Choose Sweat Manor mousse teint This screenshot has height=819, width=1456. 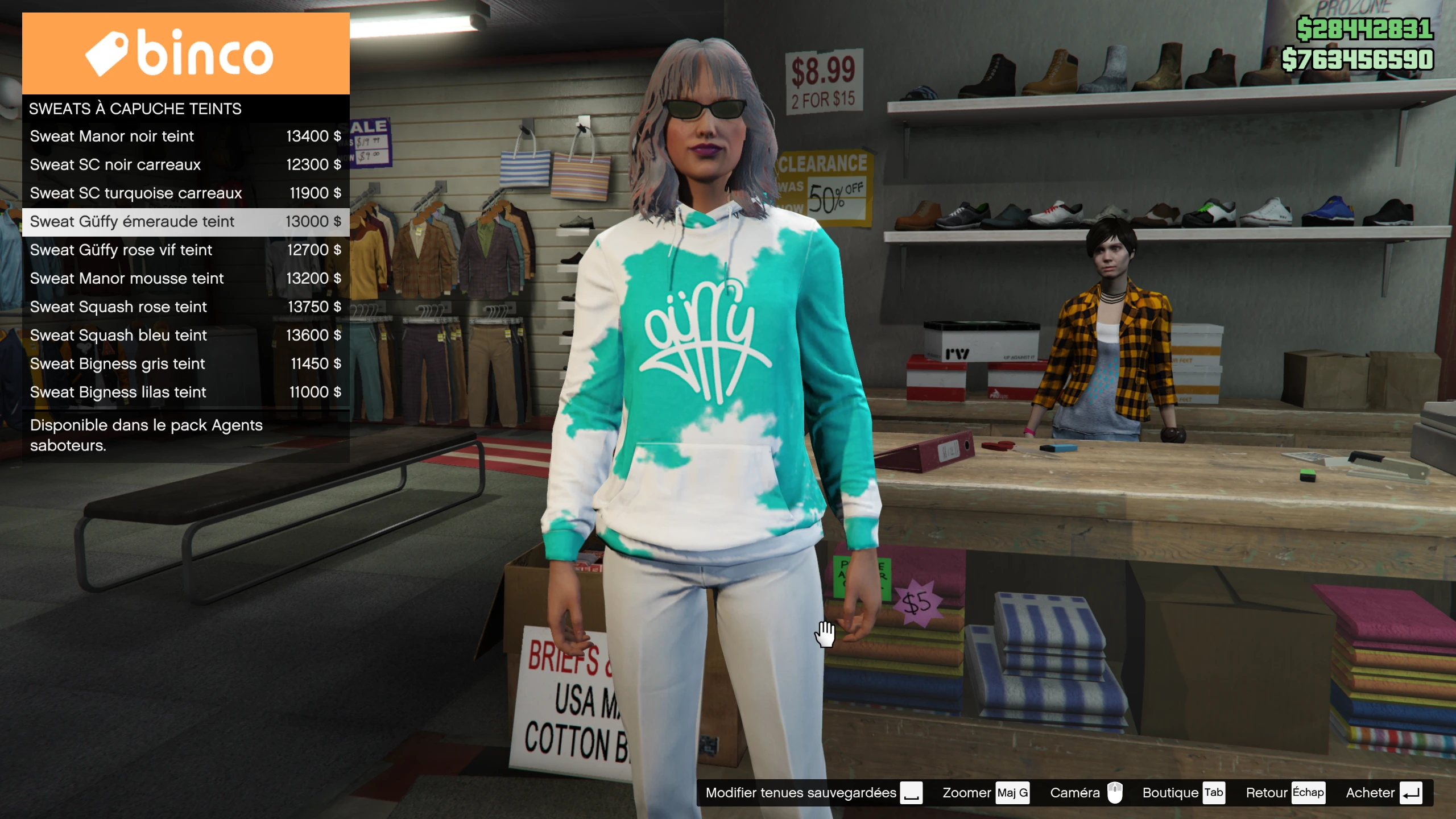[185, 279]
